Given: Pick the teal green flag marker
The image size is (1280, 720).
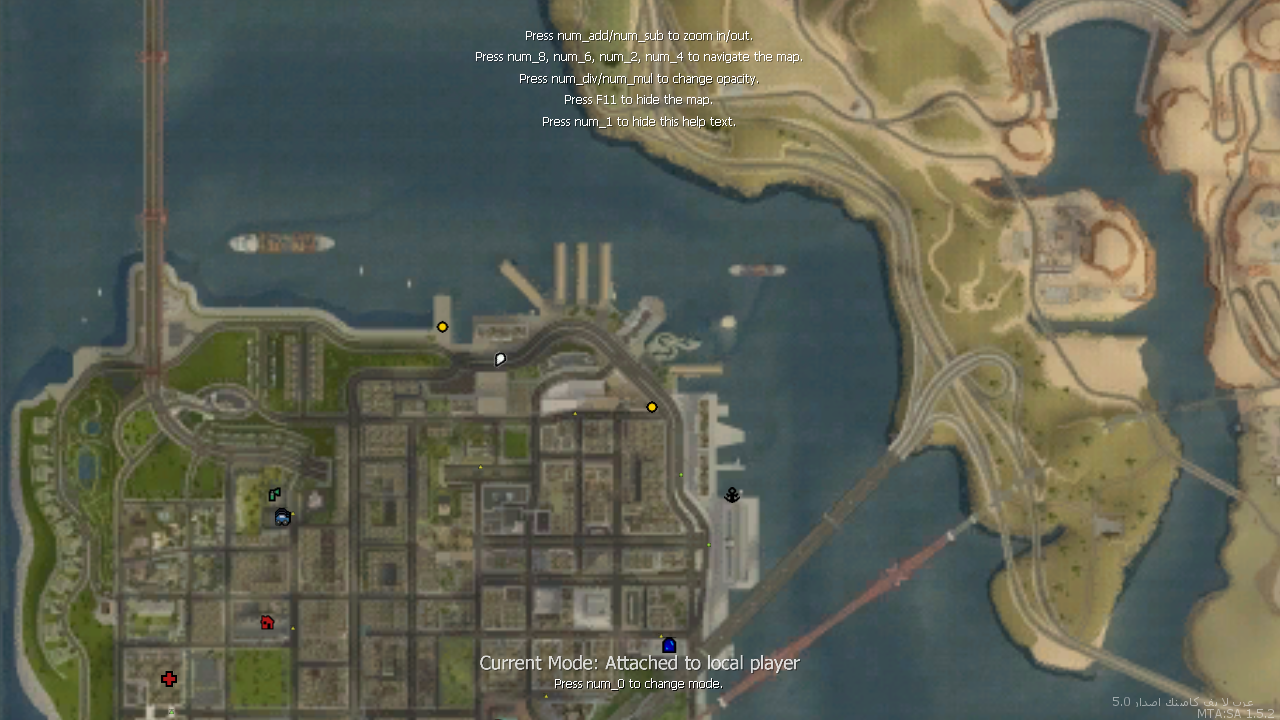Looking at the screenshot, I should [x=274, y=494].
